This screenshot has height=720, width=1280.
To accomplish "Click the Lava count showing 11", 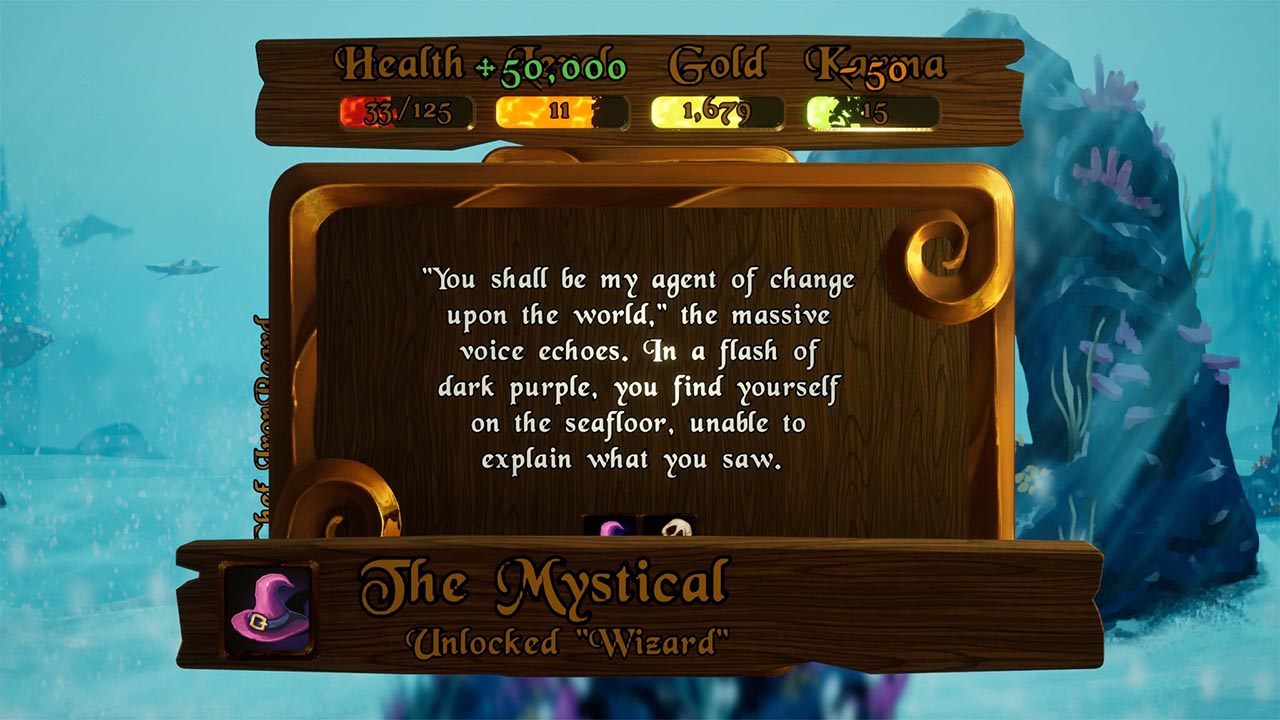I will click(561, 112).
